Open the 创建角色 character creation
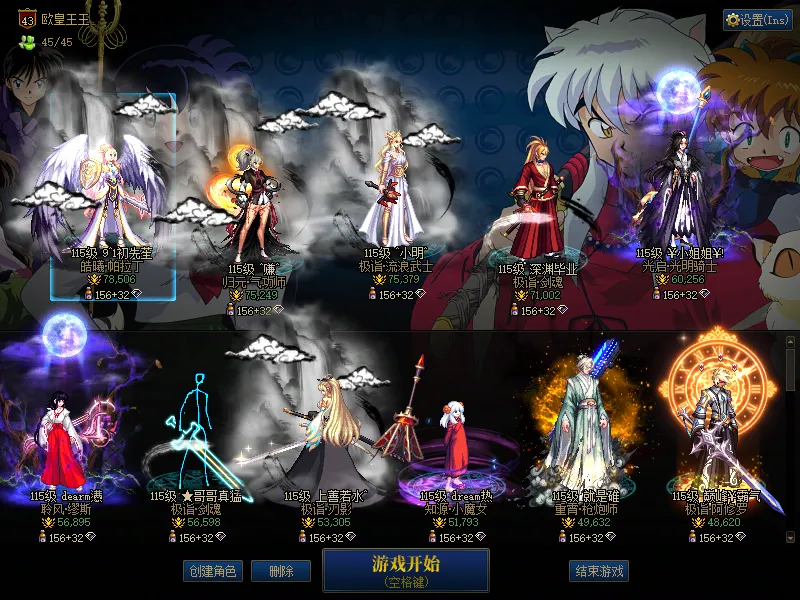Image resolution: width=800 pixels, height=600 pixels. pos(211,571)
